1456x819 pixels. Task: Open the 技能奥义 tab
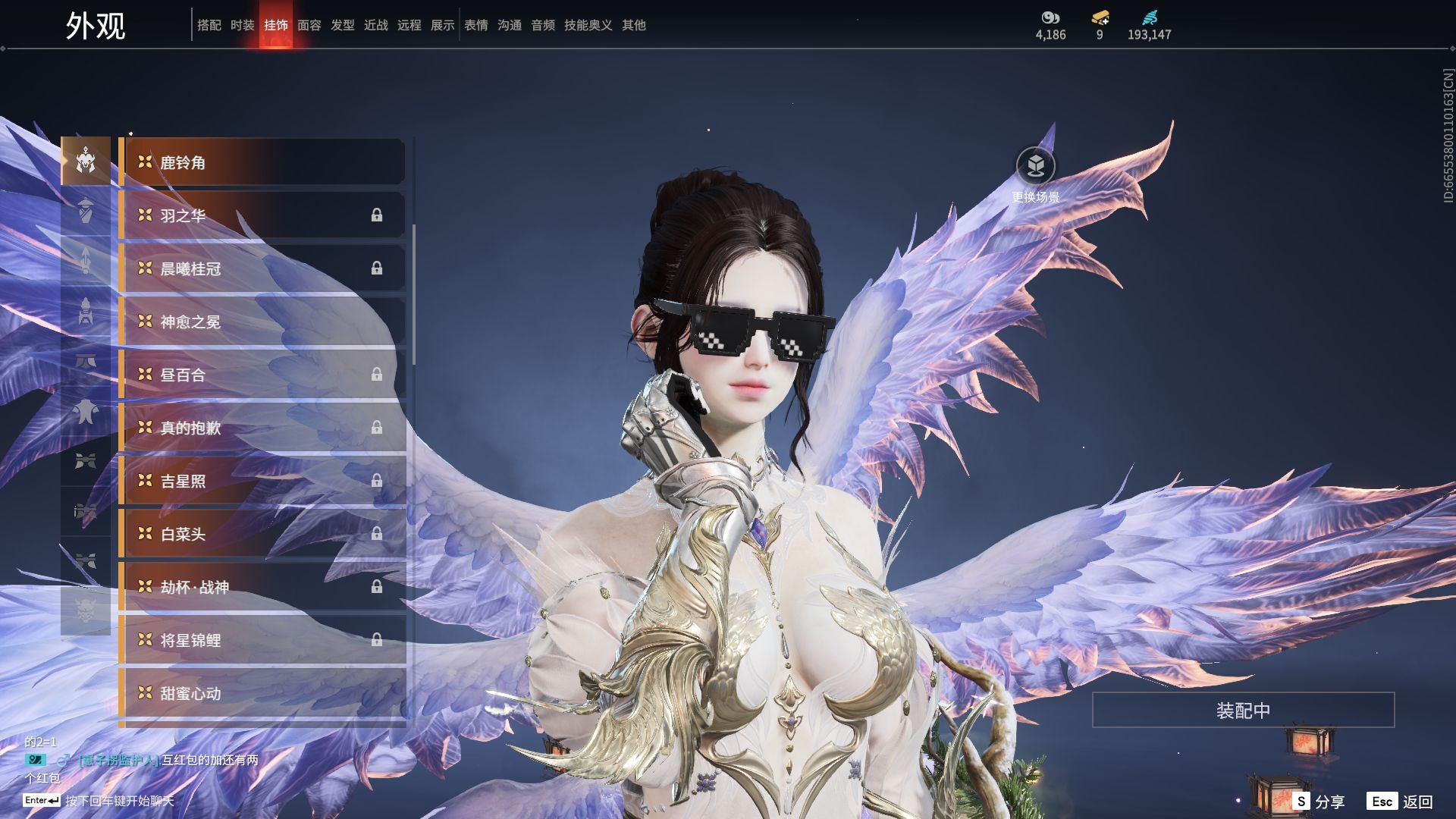(x=588, y=25)
